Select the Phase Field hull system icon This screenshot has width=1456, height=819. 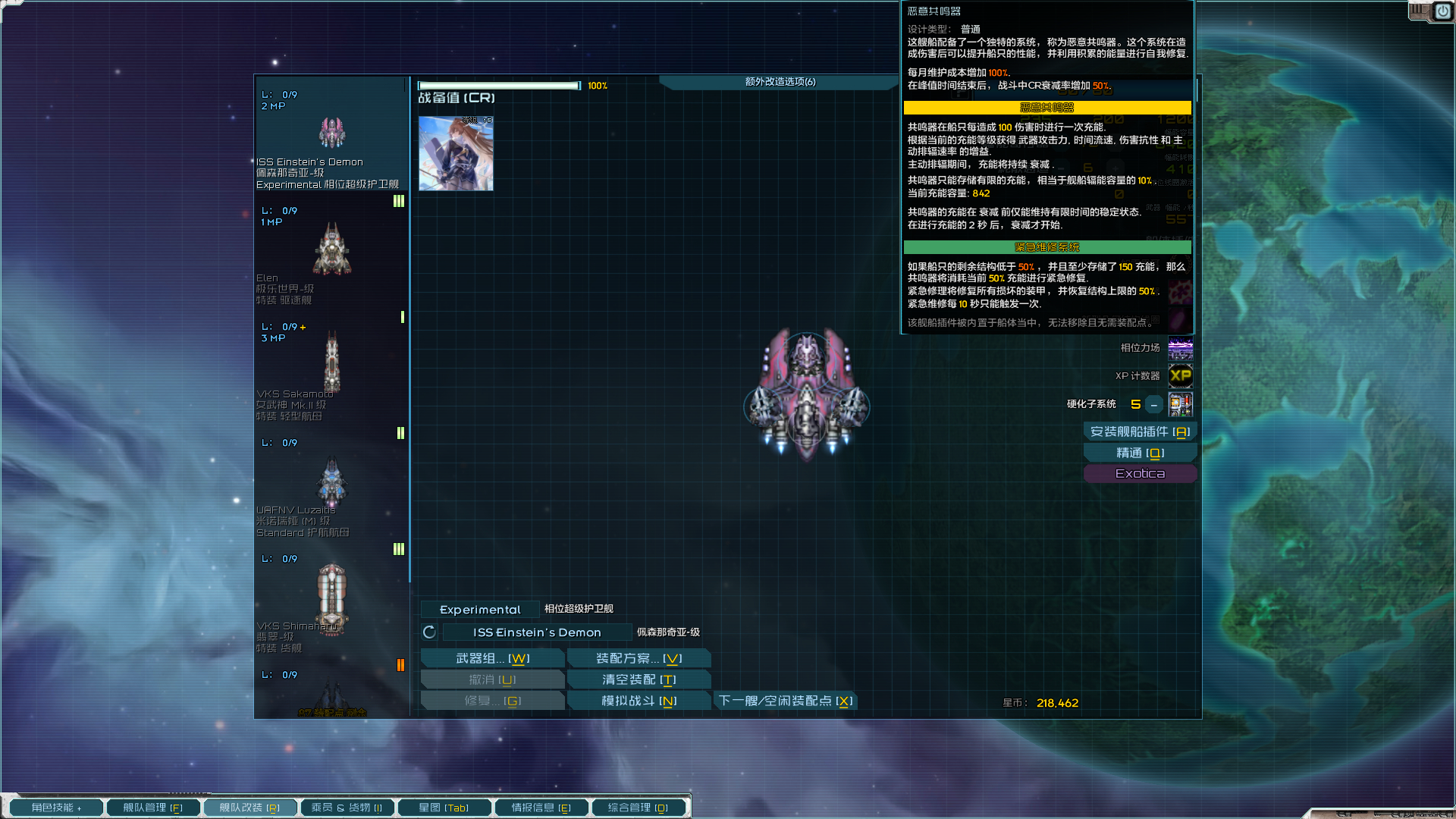tap(1180, 349)
